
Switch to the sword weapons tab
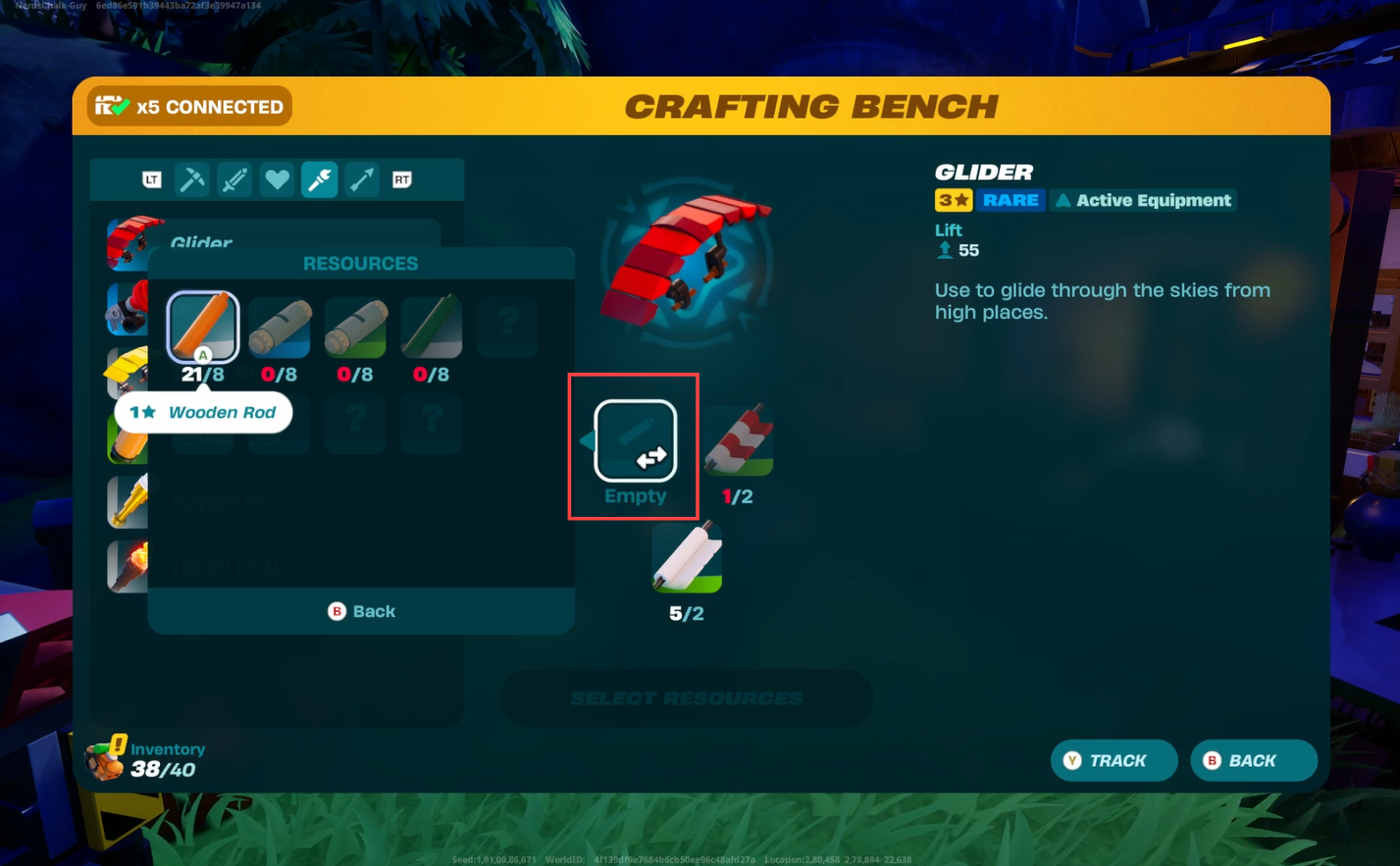[x=234, y=179]
